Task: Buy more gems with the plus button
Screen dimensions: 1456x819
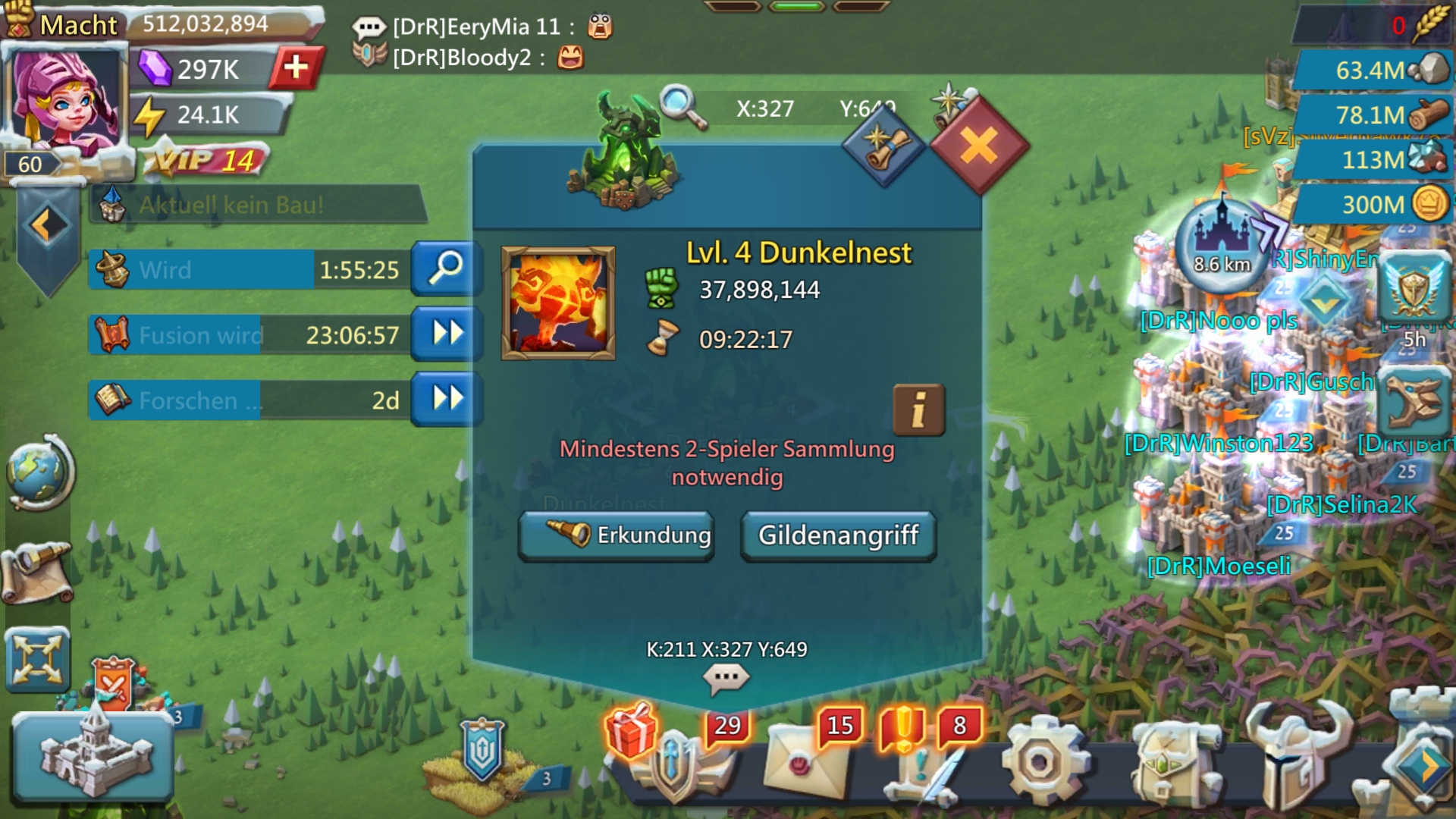Action: coord(297,67)
